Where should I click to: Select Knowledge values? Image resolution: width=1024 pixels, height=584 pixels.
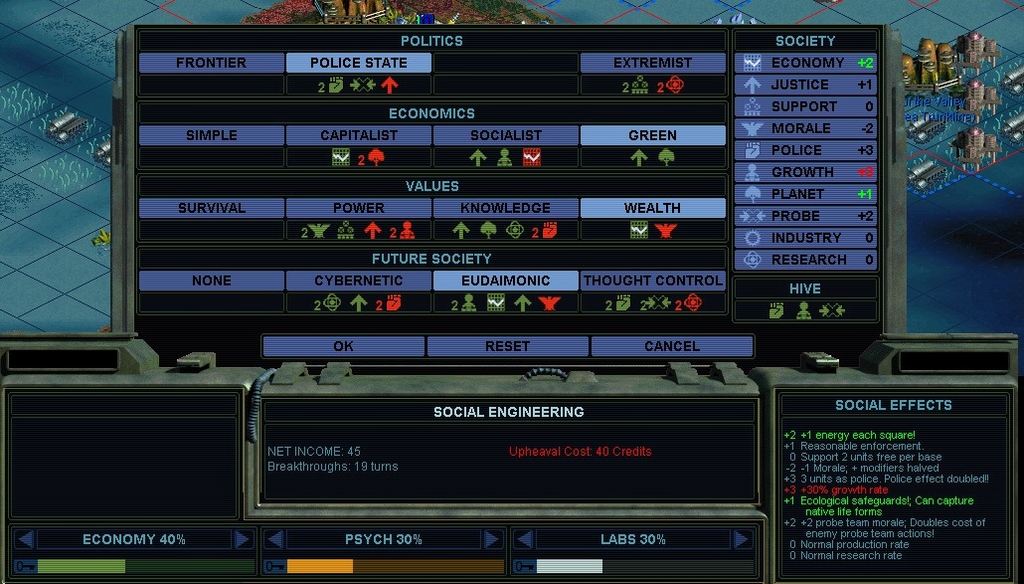(x=505, y=208)
